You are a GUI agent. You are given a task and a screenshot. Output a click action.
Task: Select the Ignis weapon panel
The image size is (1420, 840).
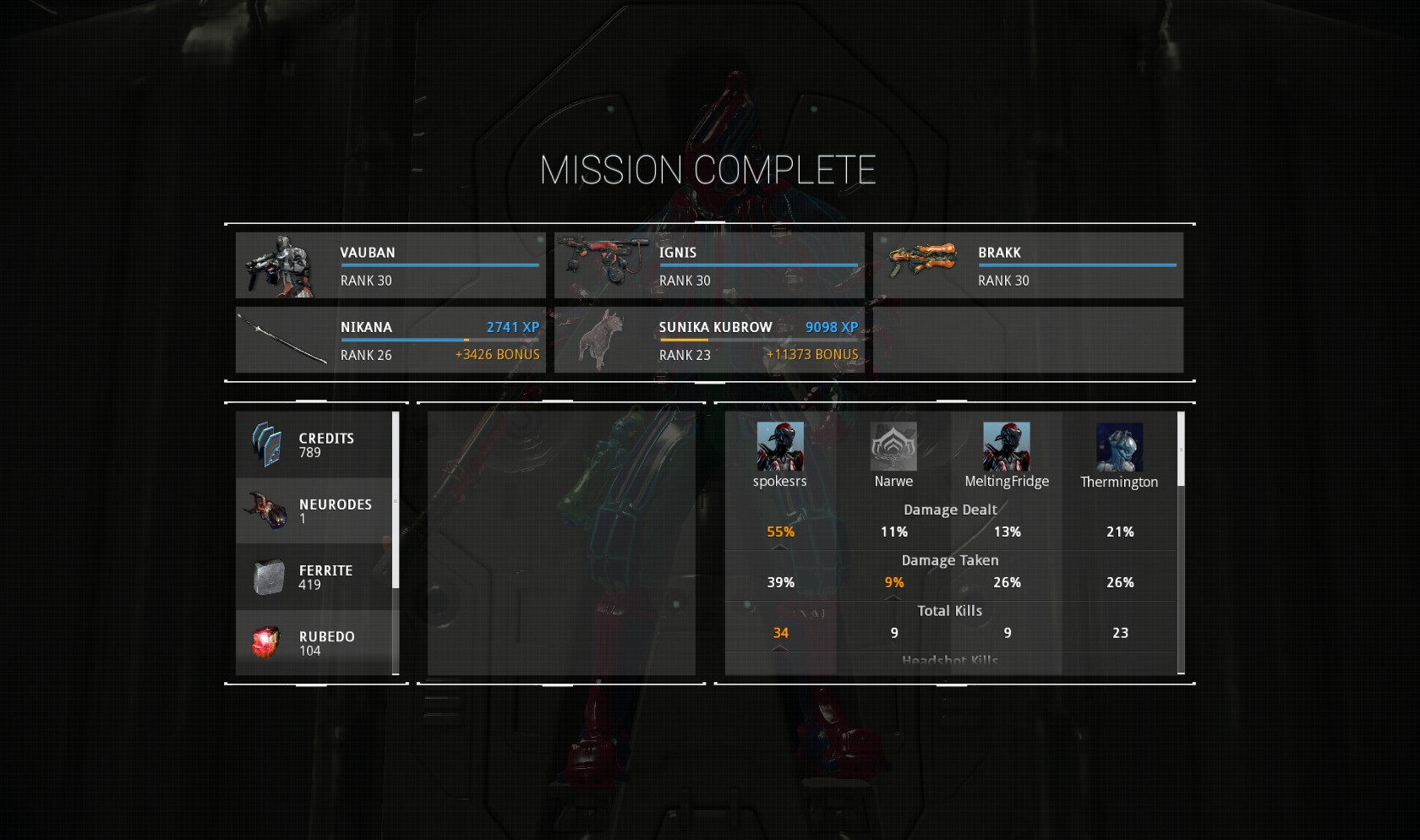709,265
